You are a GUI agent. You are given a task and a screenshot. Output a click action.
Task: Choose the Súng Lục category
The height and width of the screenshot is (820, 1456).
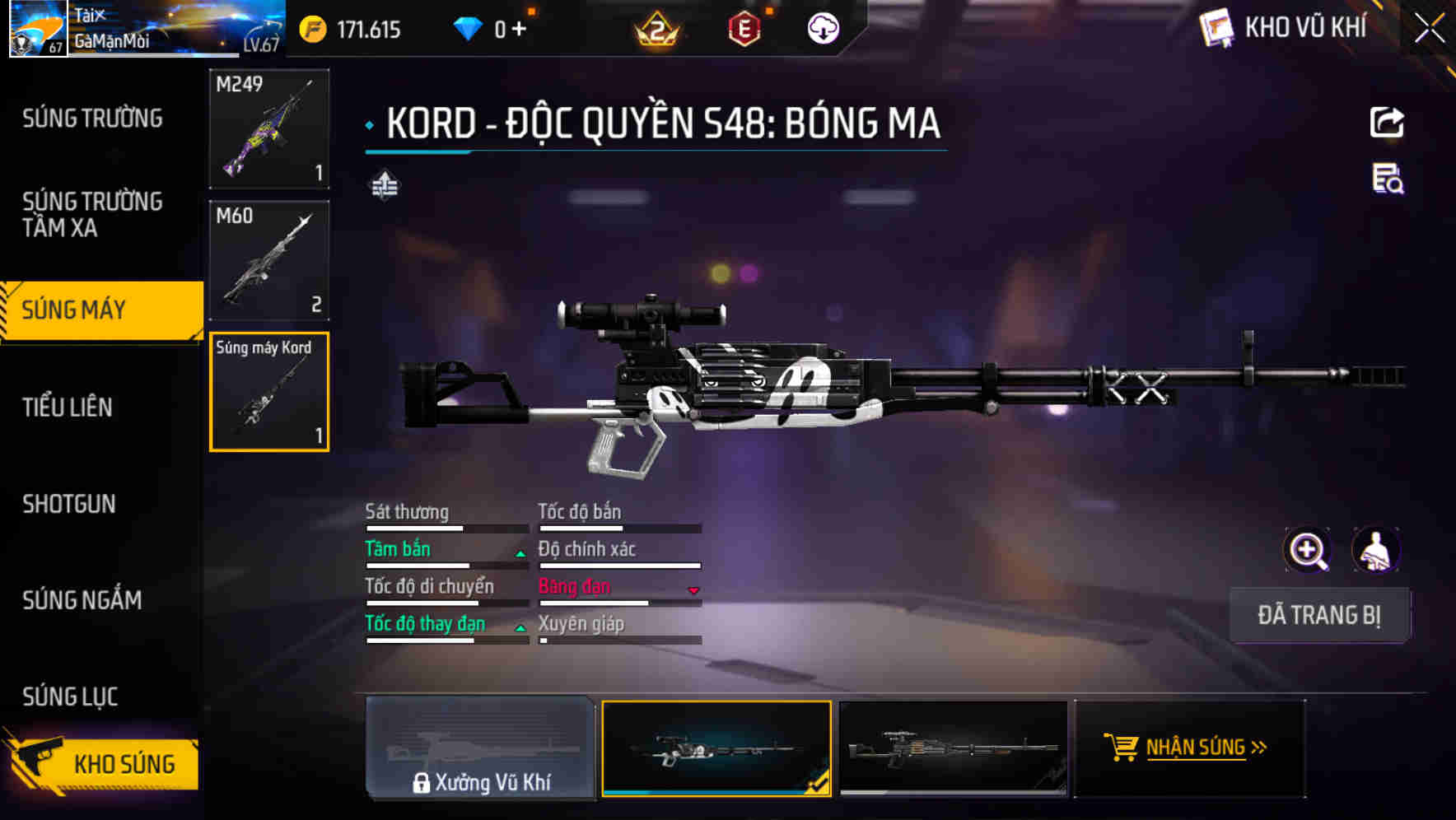[70, 697]
